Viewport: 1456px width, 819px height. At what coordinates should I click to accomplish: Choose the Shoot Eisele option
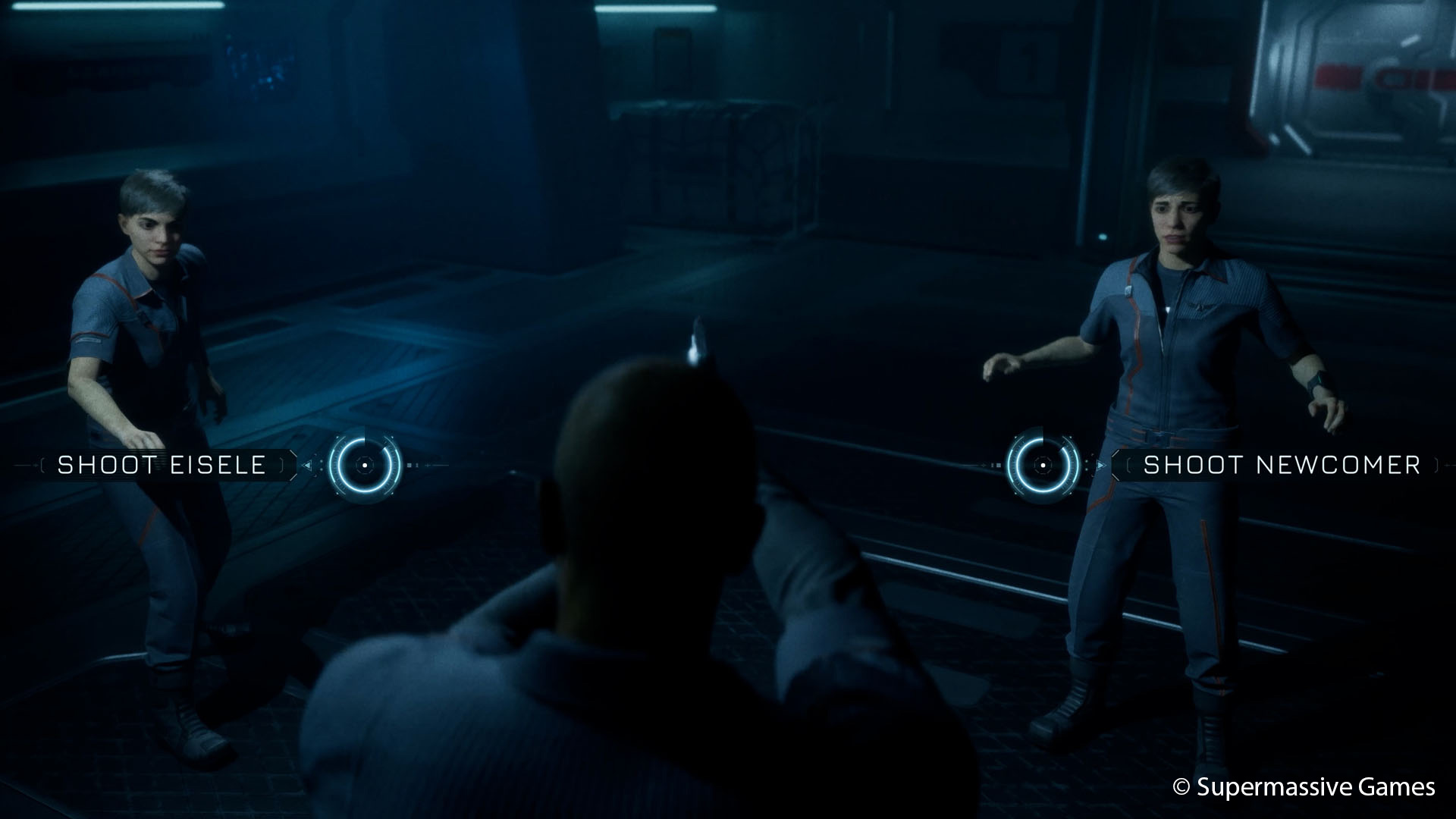162,465
